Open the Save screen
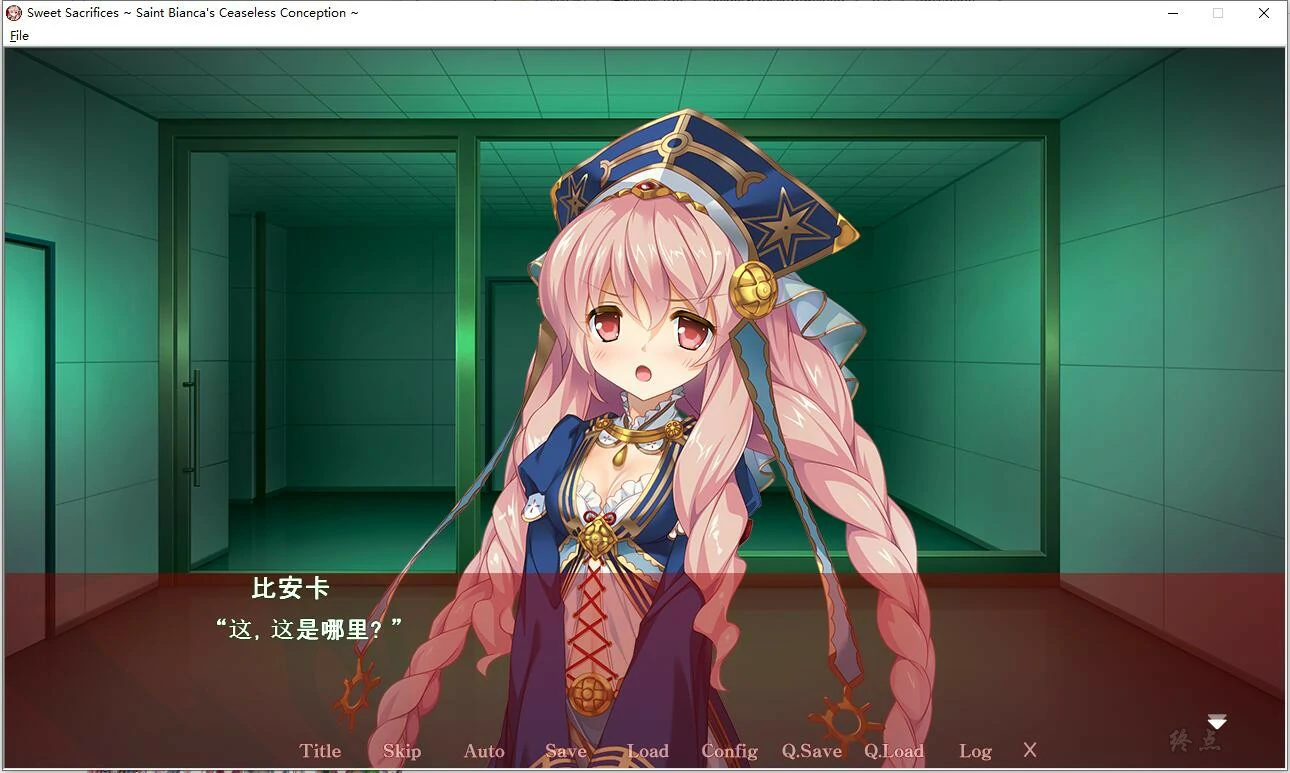The image size is (1290, 773). [x=566, y=750]
